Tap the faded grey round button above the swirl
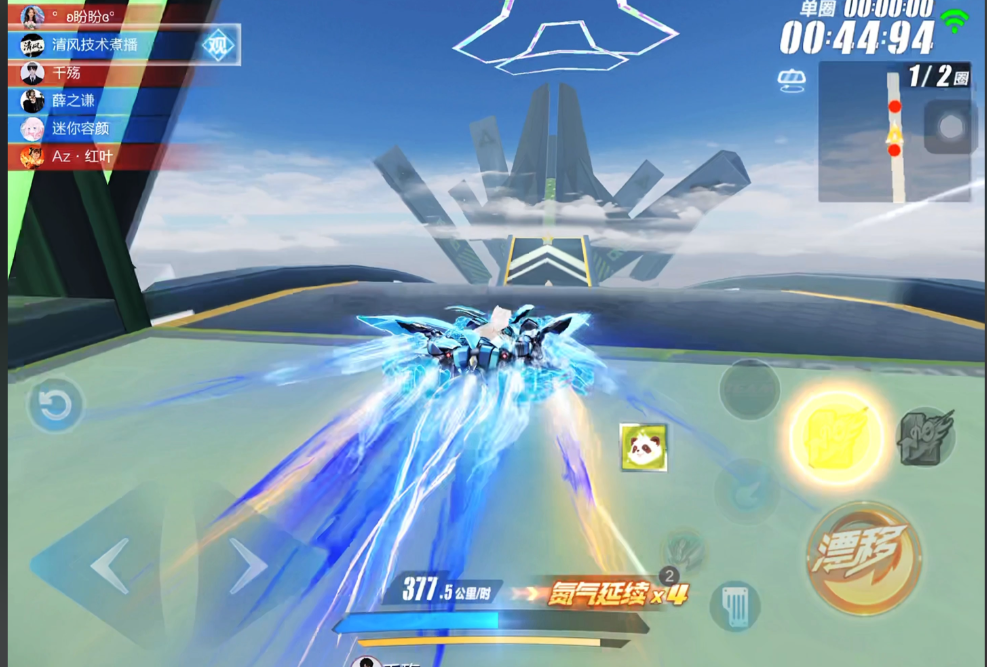The image size is (987, 667). 749,389
